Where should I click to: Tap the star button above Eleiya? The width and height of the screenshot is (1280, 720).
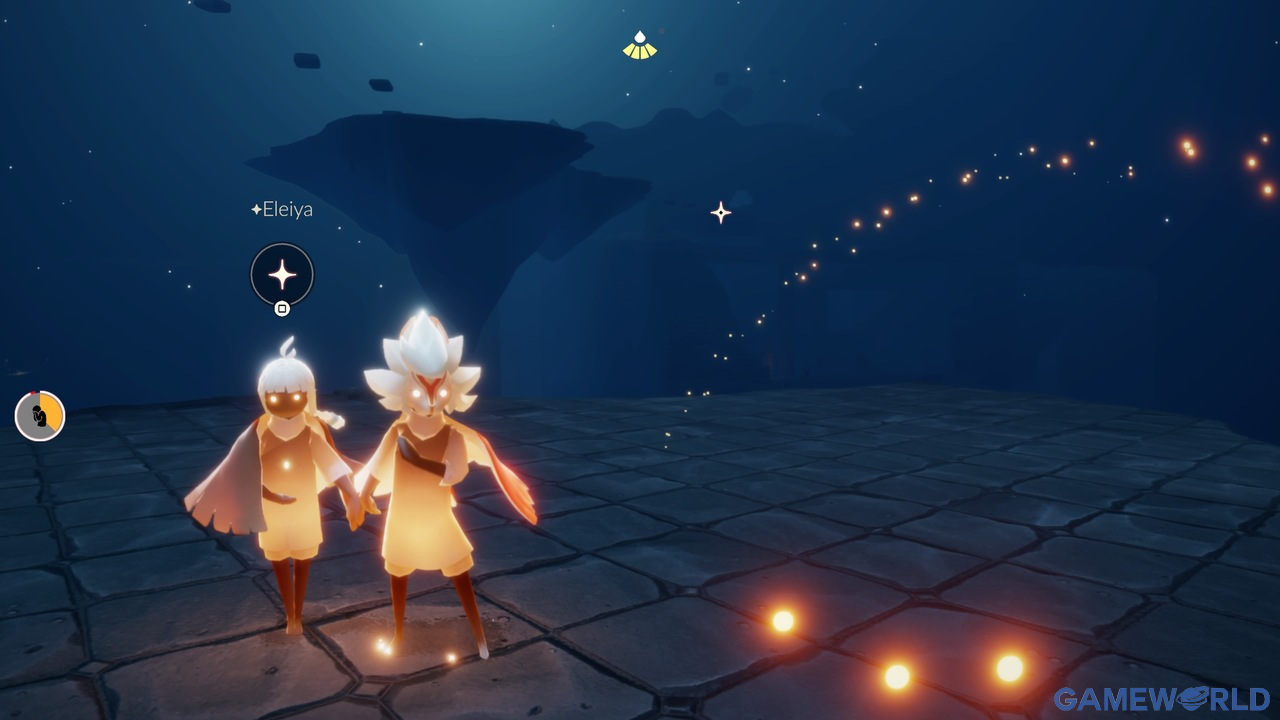(282, 274)
